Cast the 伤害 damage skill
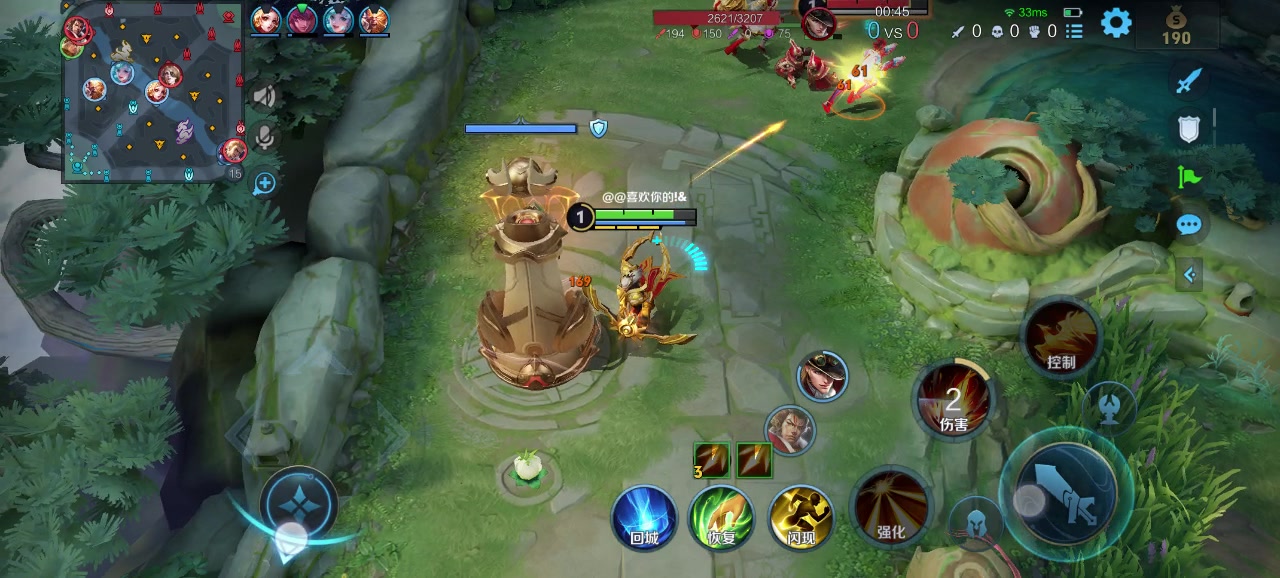Viewport: 1280px width, 578px height. (953, 402)
